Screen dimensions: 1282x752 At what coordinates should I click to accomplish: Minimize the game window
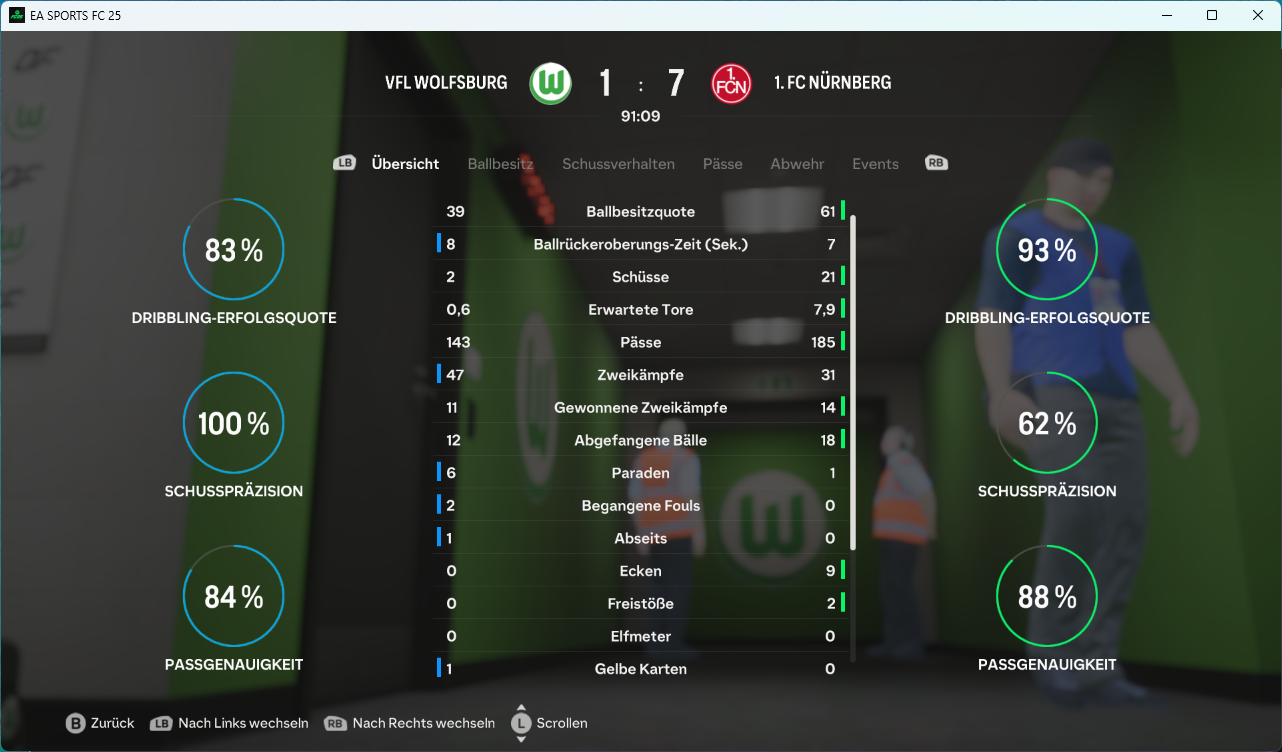click(x=1166, y=15)
